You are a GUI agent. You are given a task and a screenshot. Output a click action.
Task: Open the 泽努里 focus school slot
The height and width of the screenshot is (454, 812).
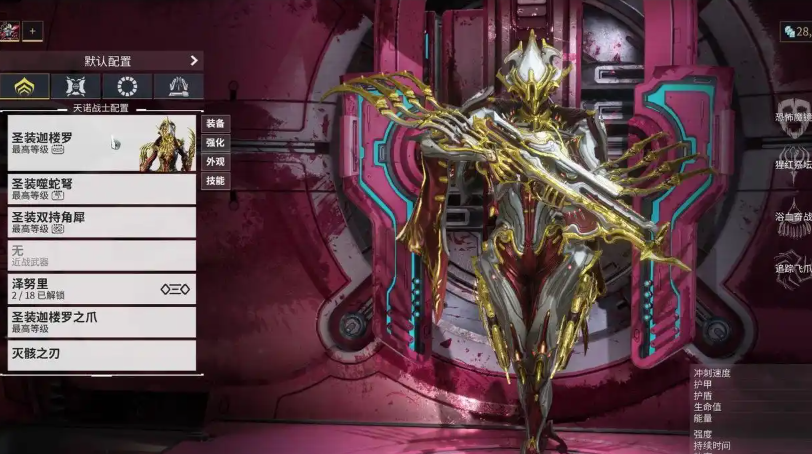click(x=100, y=289)
